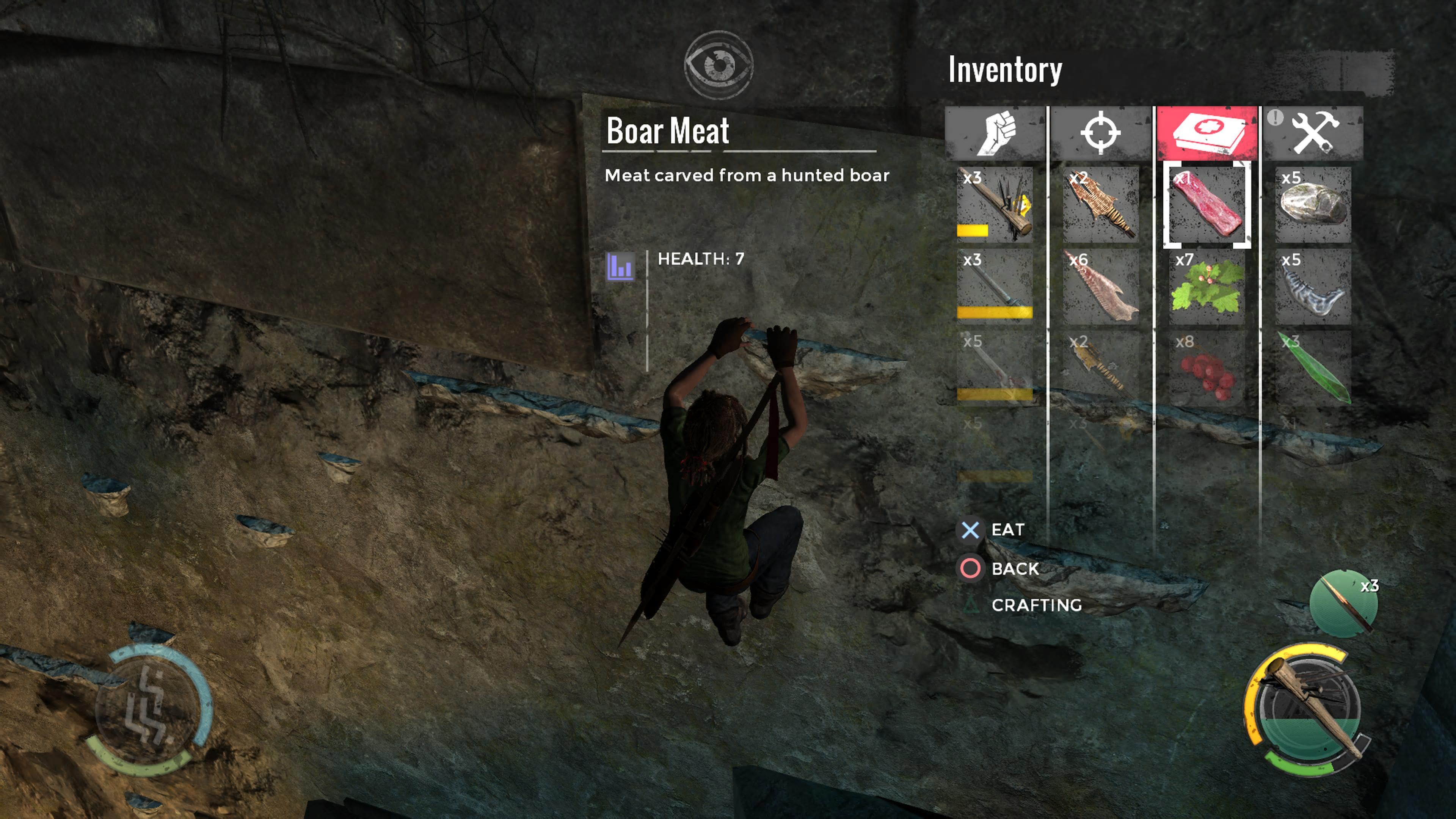Choose the dark curved bone slot
This screenshot has height=819, width=1456.
[x=1313, y=287]
